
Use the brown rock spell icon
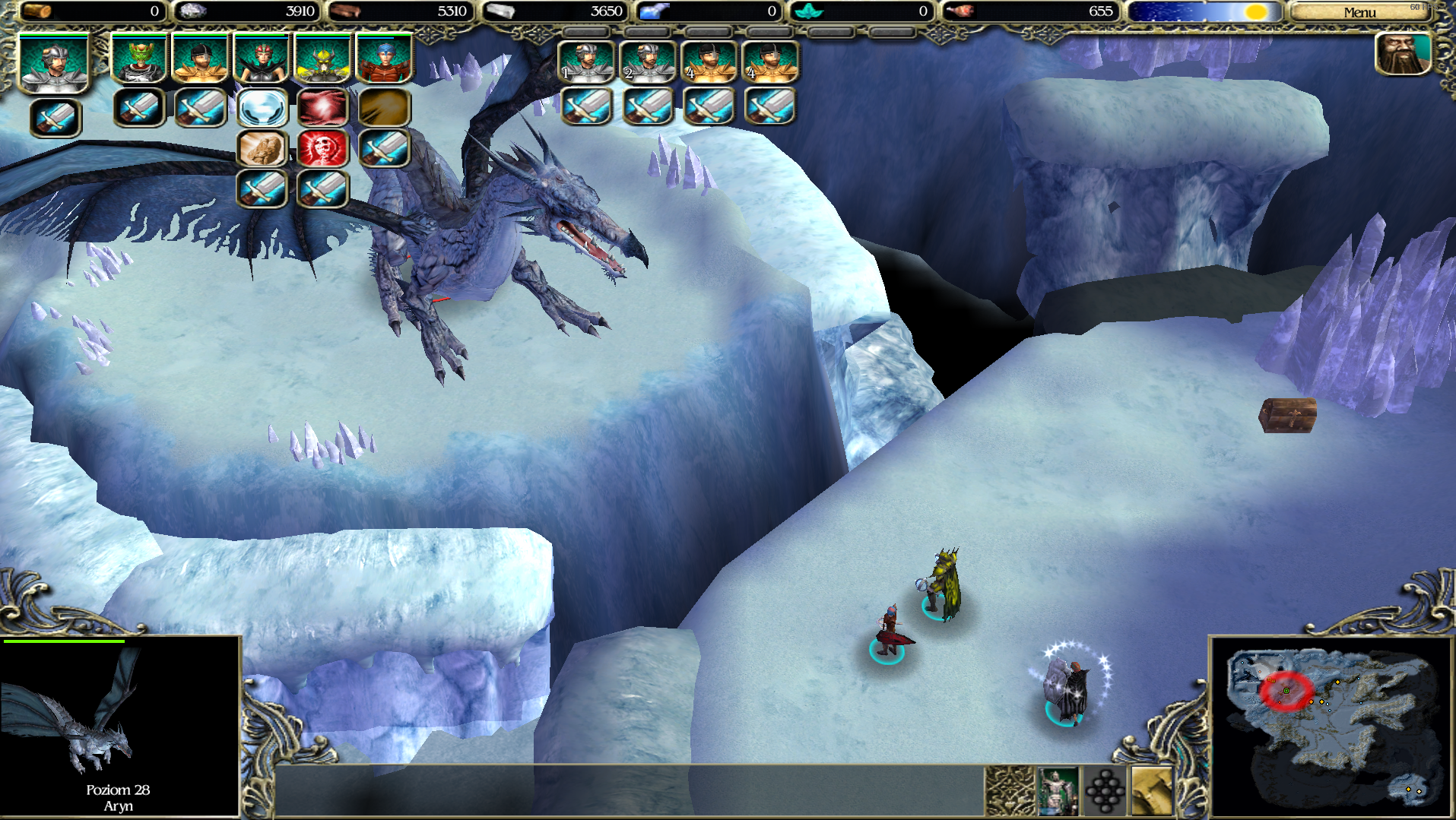[262, 148]
